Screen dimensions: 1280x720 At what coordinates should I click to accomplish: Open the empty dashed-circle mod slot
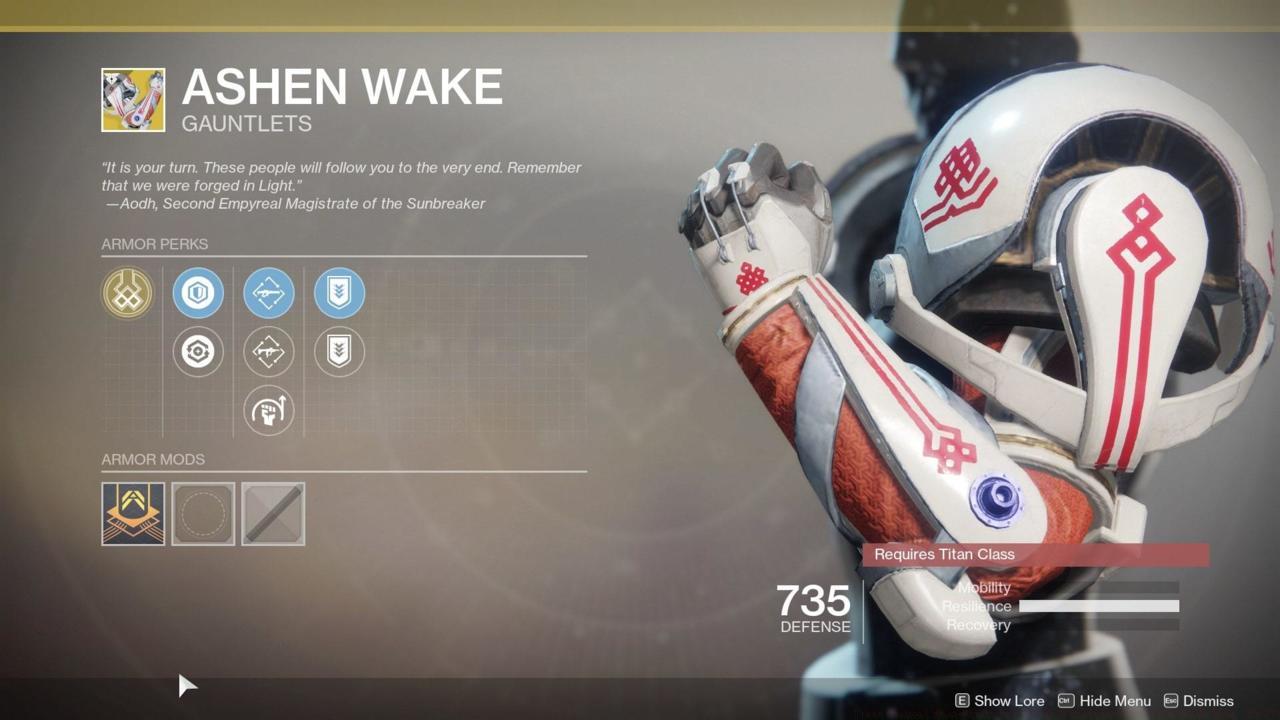[x=203, y=514]
